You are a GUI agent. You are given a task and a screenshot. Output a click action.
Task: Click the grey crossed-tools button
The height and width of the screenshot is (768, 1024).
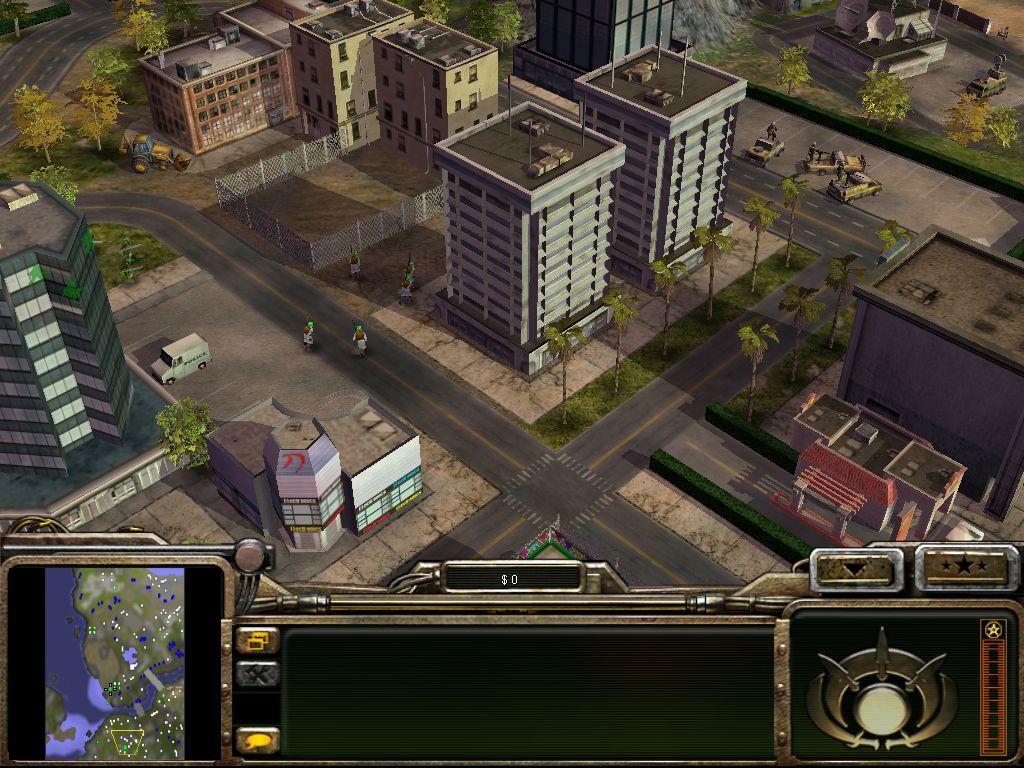[257, 675]
